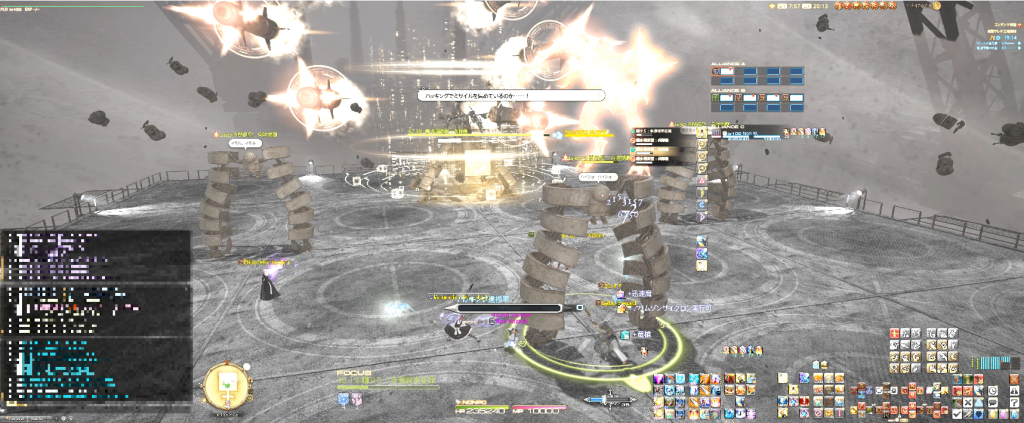The image size is (1024, 423).
Task: Select the Alliance A member list
Action: (758, 73)
